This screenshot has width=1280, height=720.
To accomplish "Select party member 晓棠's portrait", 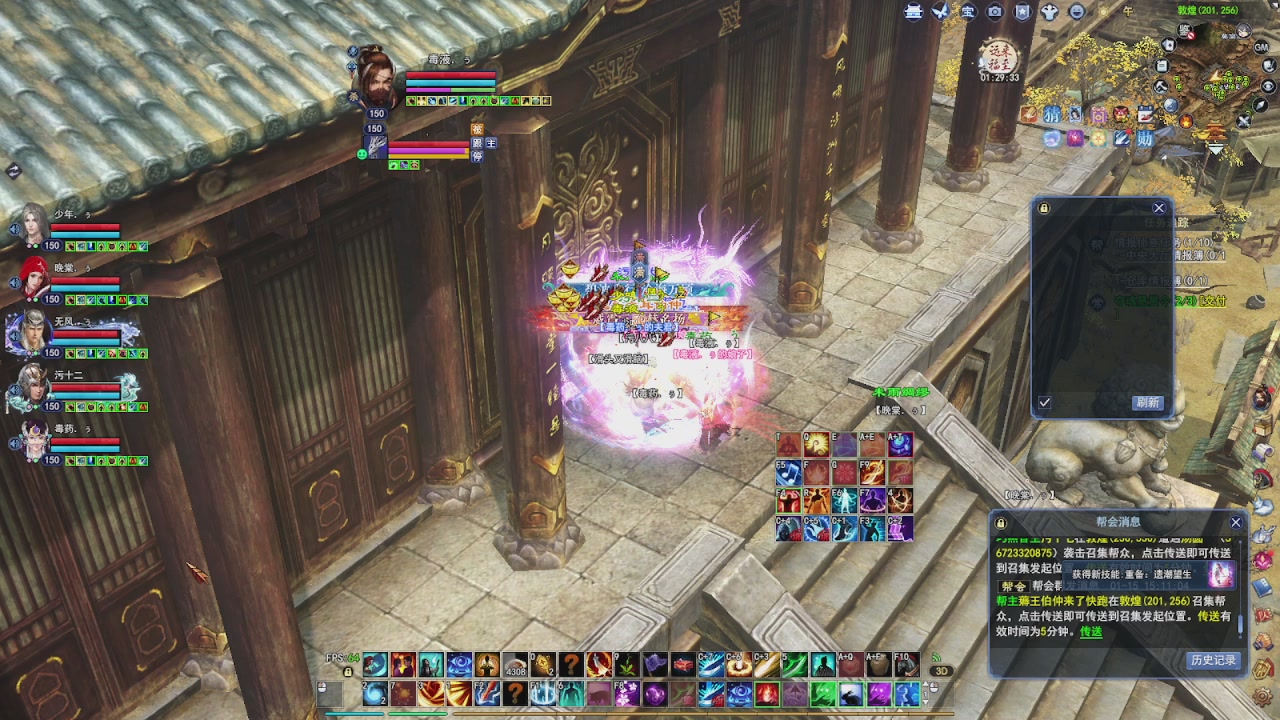I will pyautogui.click(x=35, y=279).
